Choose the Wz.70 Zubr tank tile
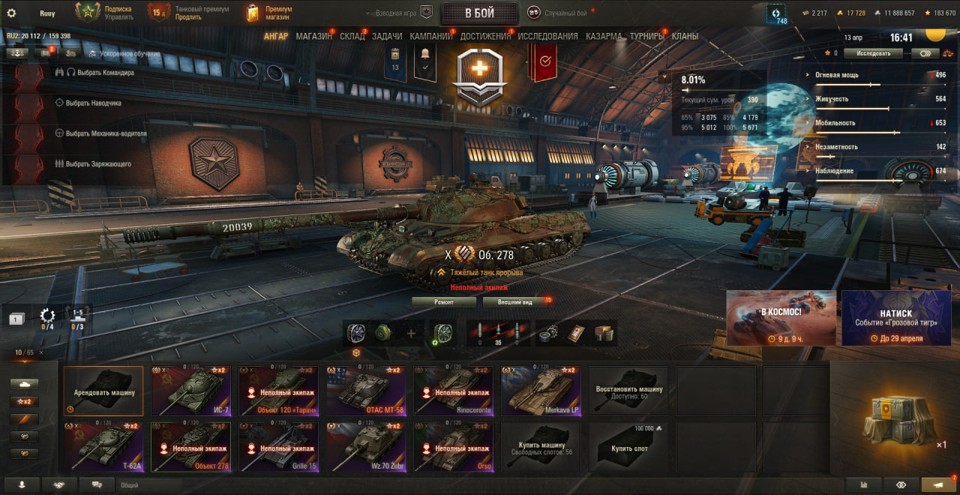The height and width of the screenshot is (495, 960). (367, 445)
